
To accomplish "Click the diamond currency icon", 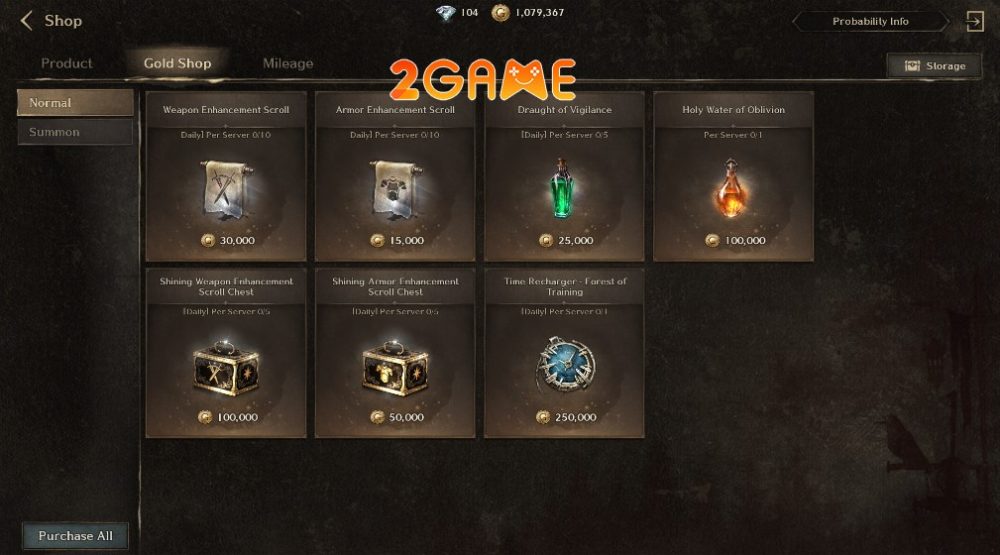I will (x=445, y=13).
